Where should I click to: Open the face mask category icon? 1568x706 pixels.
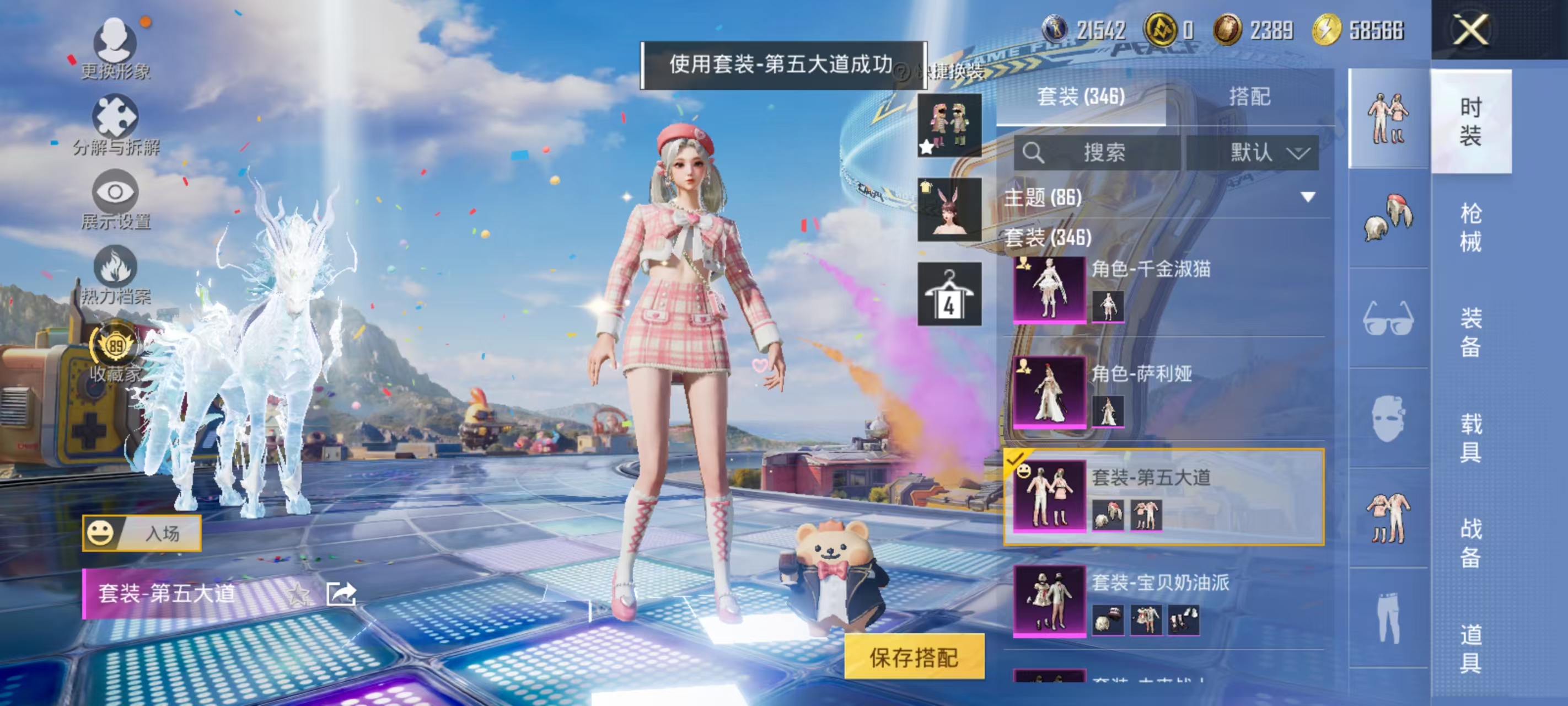coord(1388,418)
